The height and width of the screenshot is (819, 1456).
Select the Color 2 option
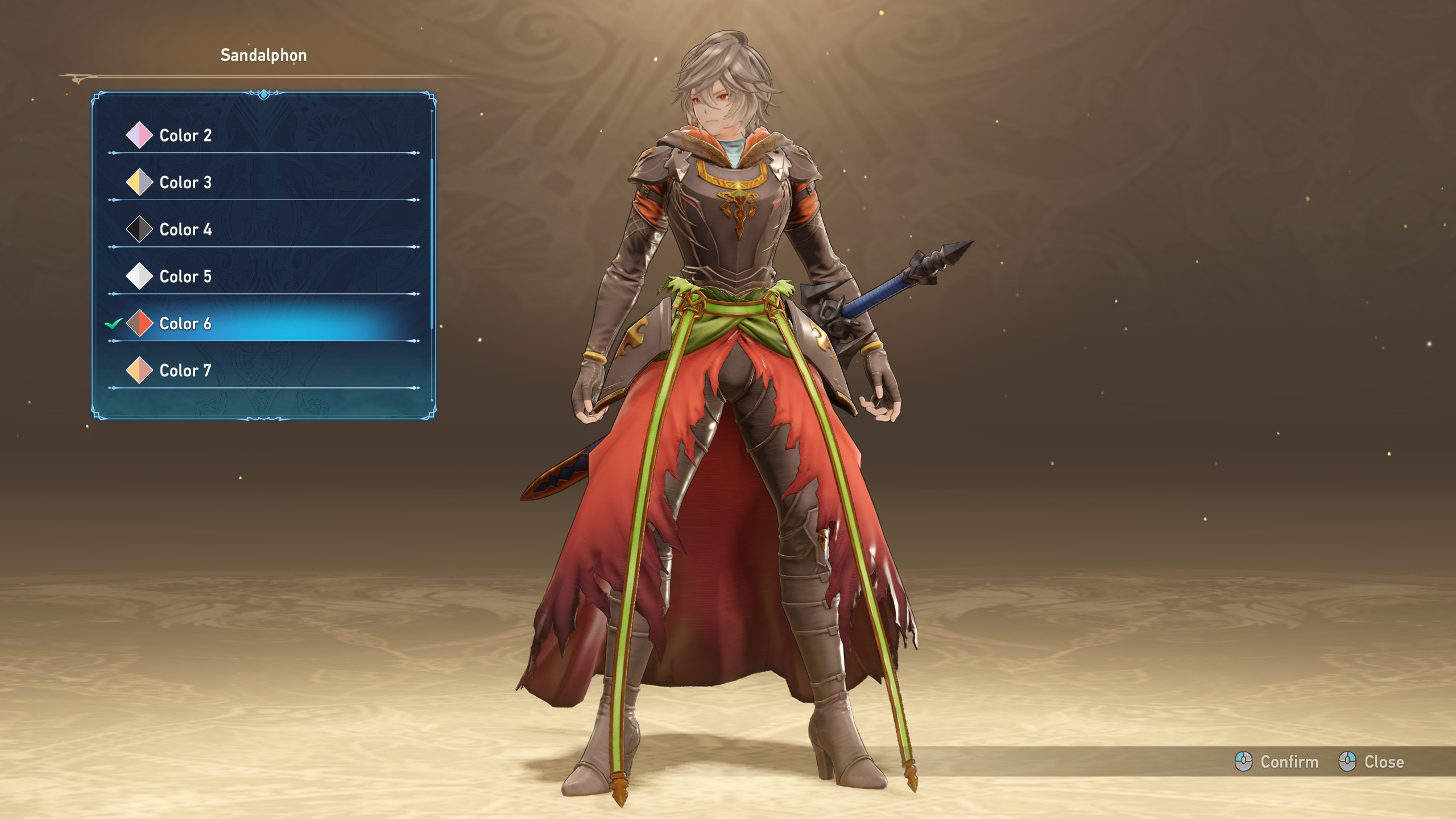click(185, 135)
